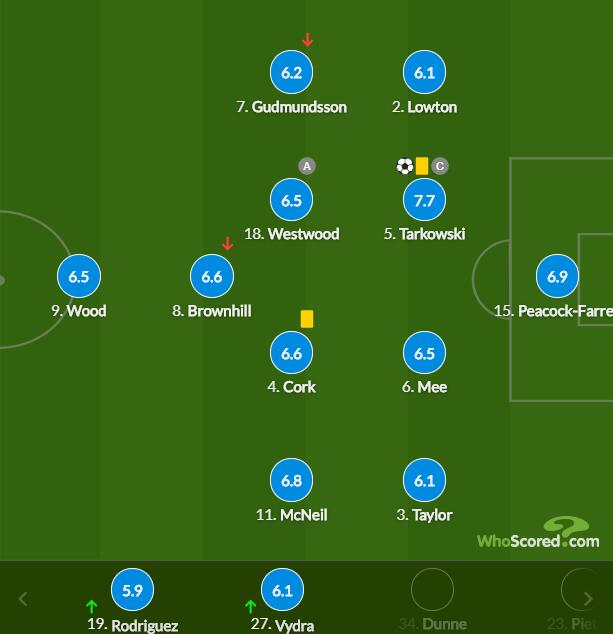
Task: Select Lowton's 6.1 rating circle
Action: tap(424, 73)
